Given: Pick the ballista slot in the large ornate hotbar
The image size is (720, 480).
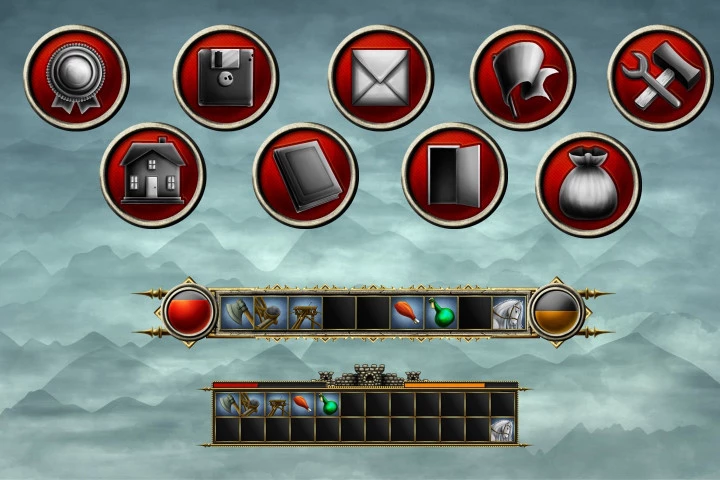Looking at the screenshot, I should click(304, 313).
